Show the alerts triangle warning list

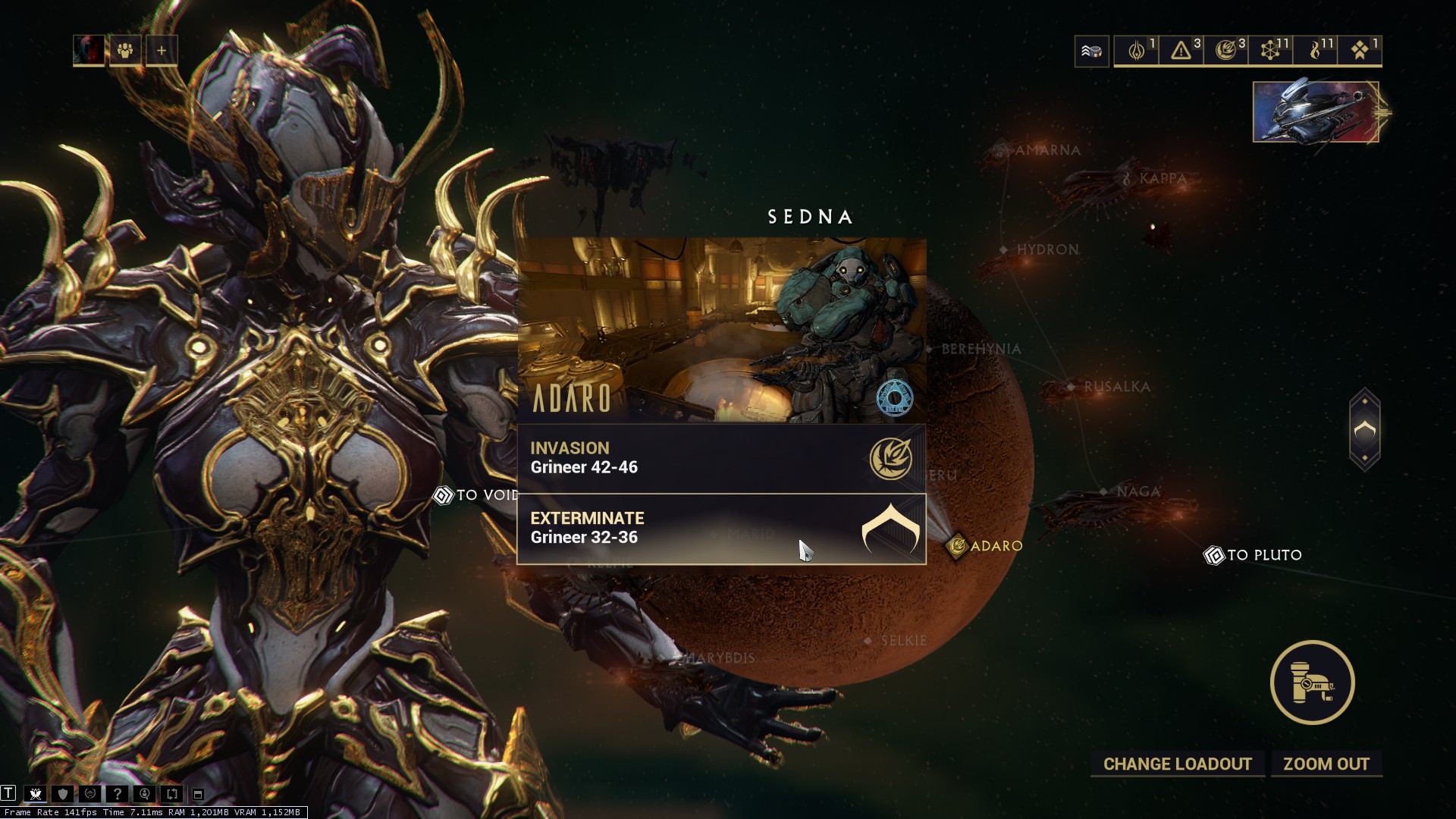point(1181,51)
